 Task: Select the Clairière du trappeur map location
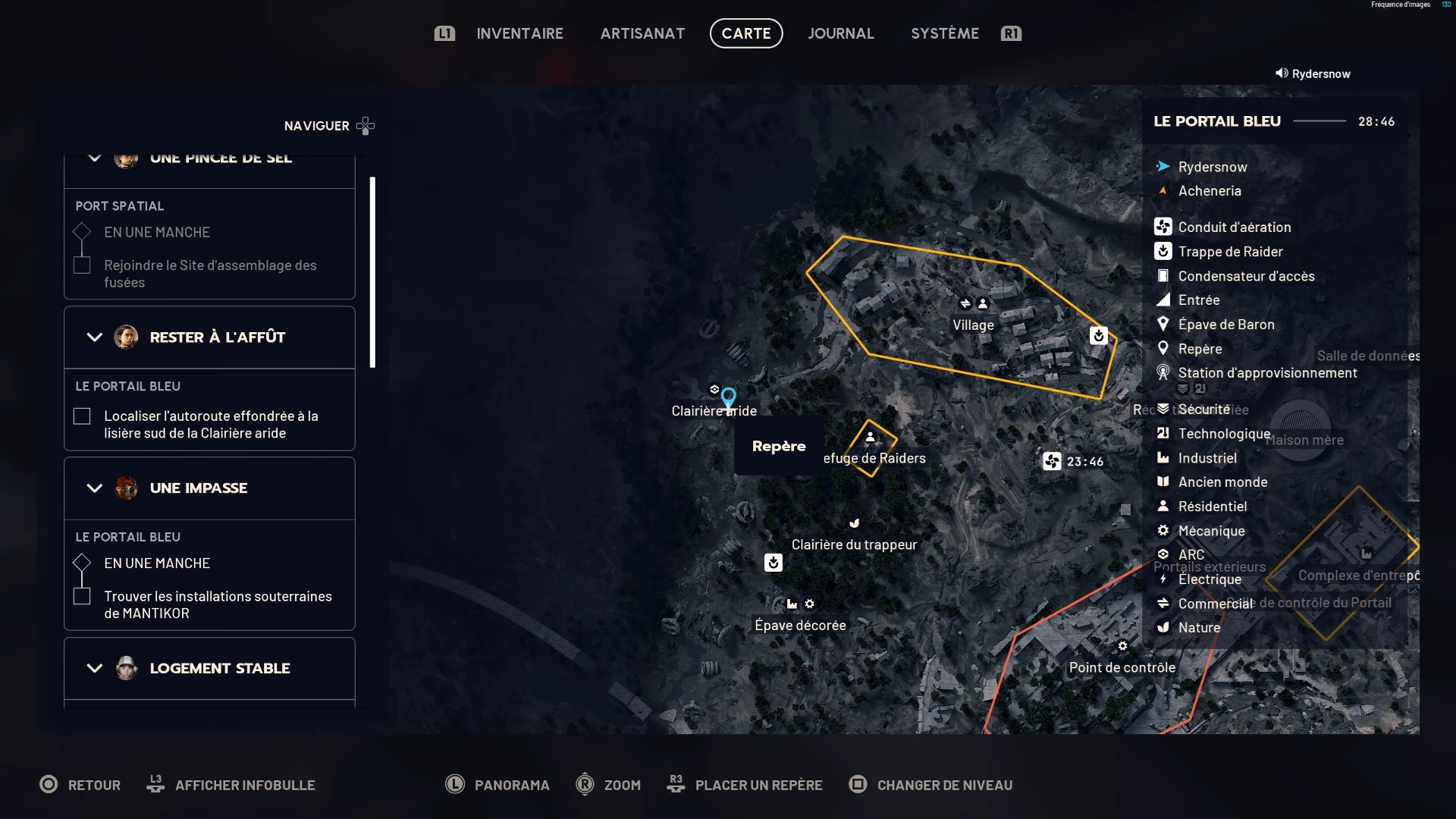[x=854, y=544]
